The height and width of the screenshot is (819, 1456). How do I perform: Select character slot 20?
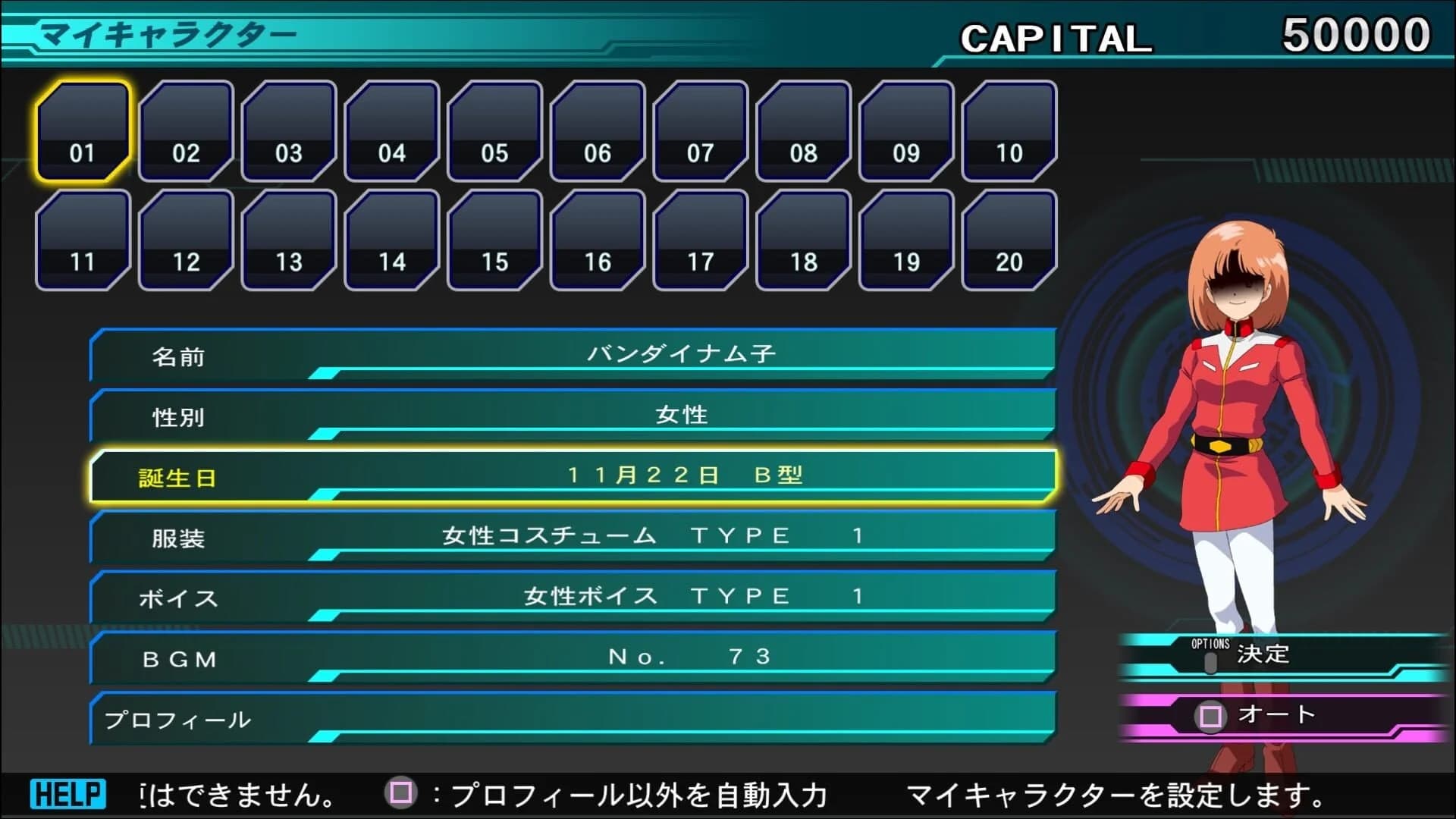1009,241
